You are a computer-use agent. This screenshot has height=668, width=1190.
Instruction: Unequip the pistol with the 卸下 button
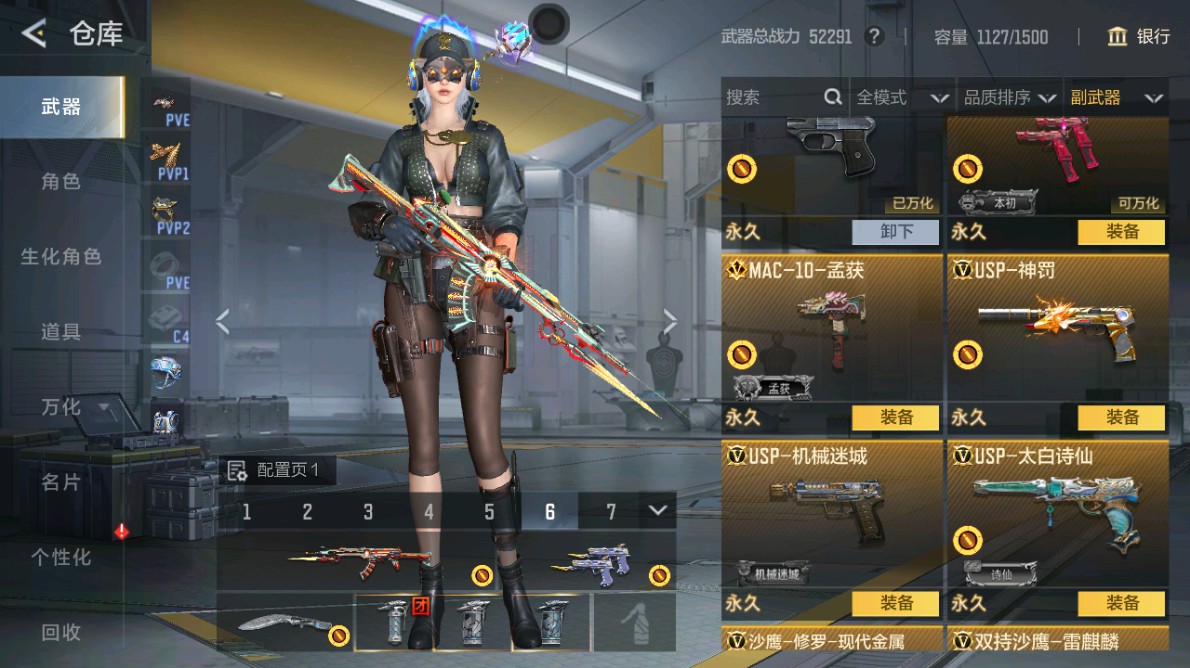coord(895,232)
